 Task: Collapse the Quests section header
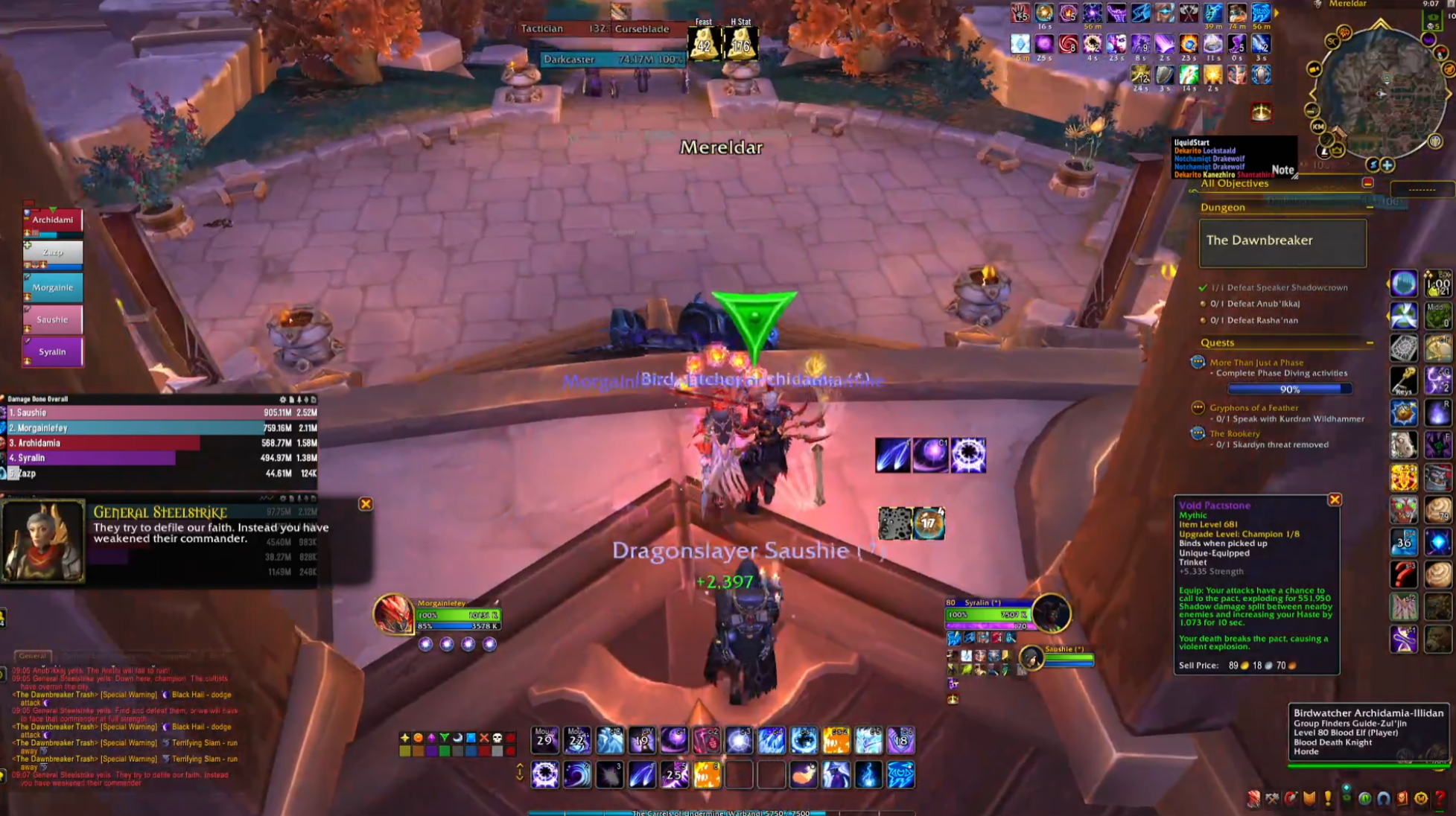click(x=1369, y=342)
